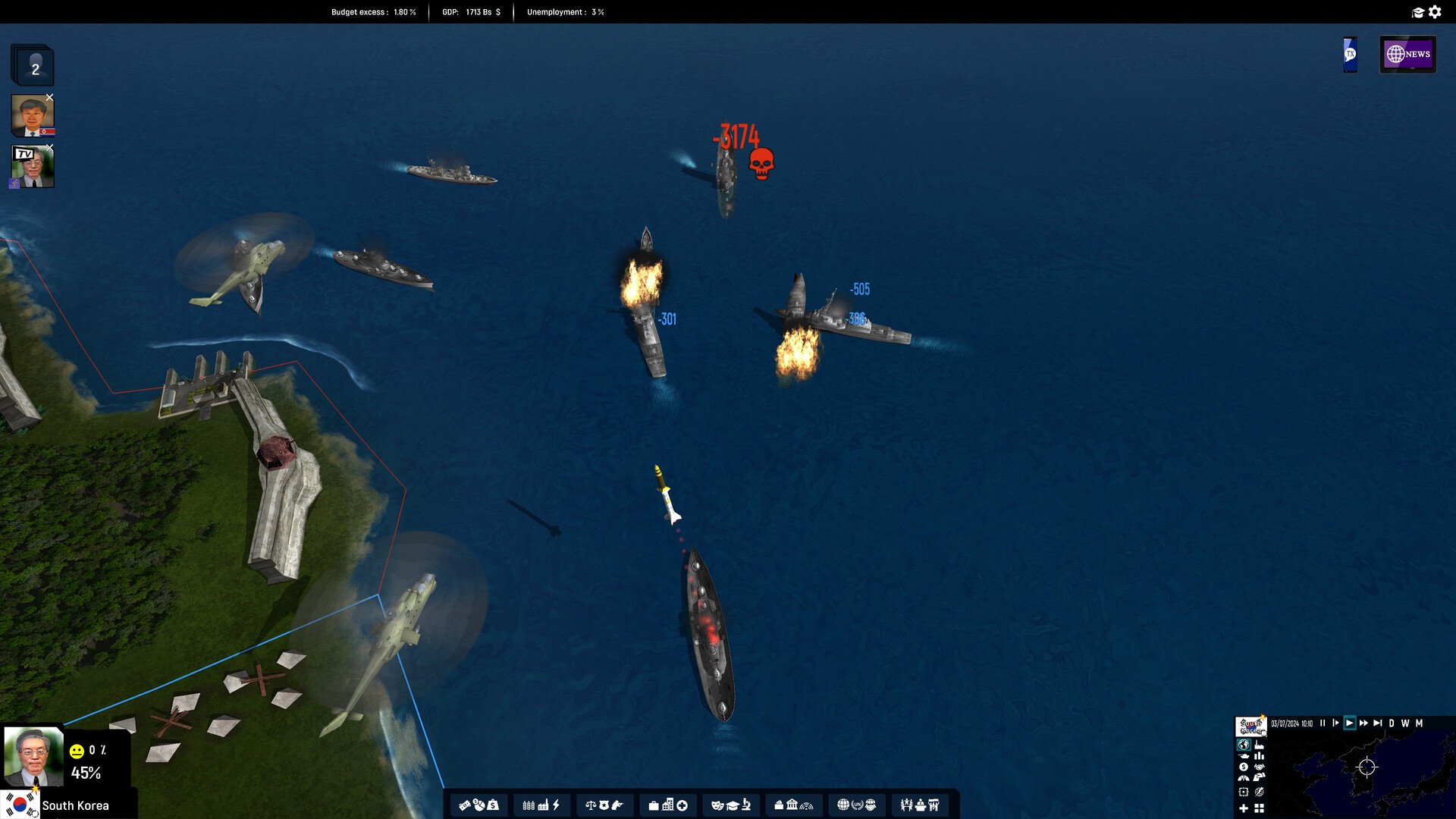Open the foreign affairs and UN menu
The width and height of the screenshot is (1456, 819).
tap(857, 805)
